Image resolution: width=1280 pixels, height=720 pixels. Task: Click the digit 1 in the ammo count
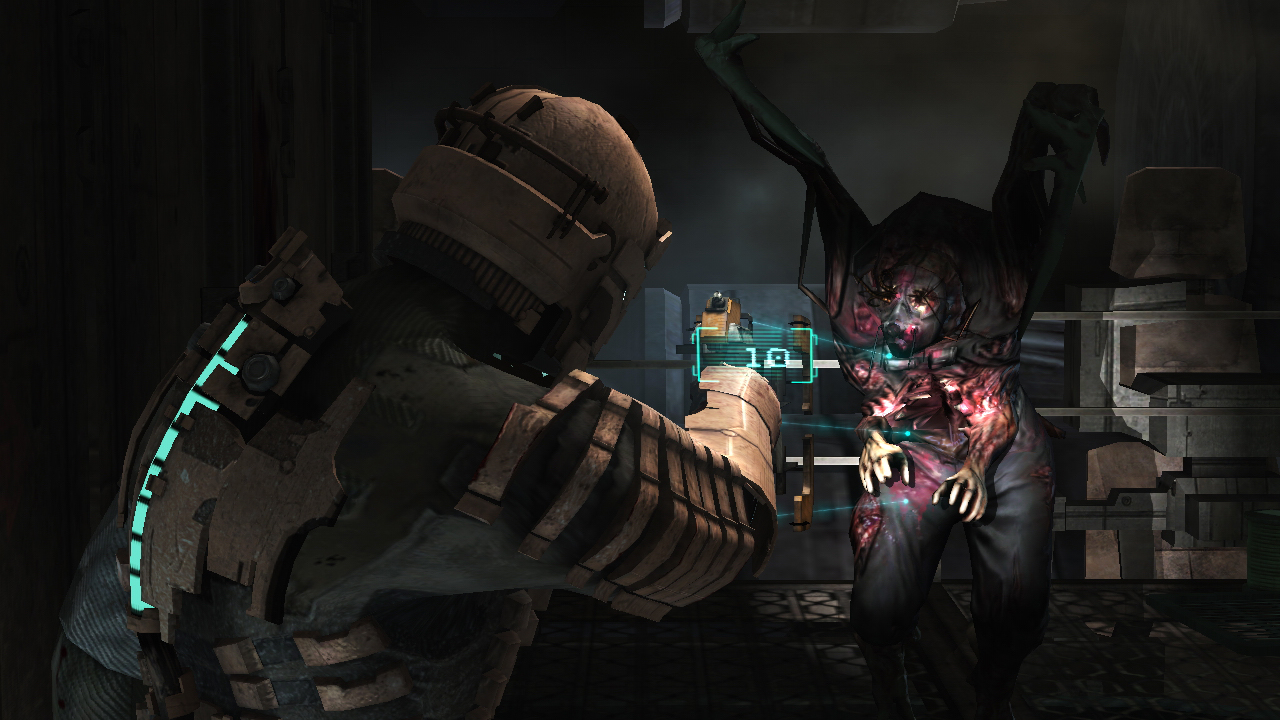point(753,356)
